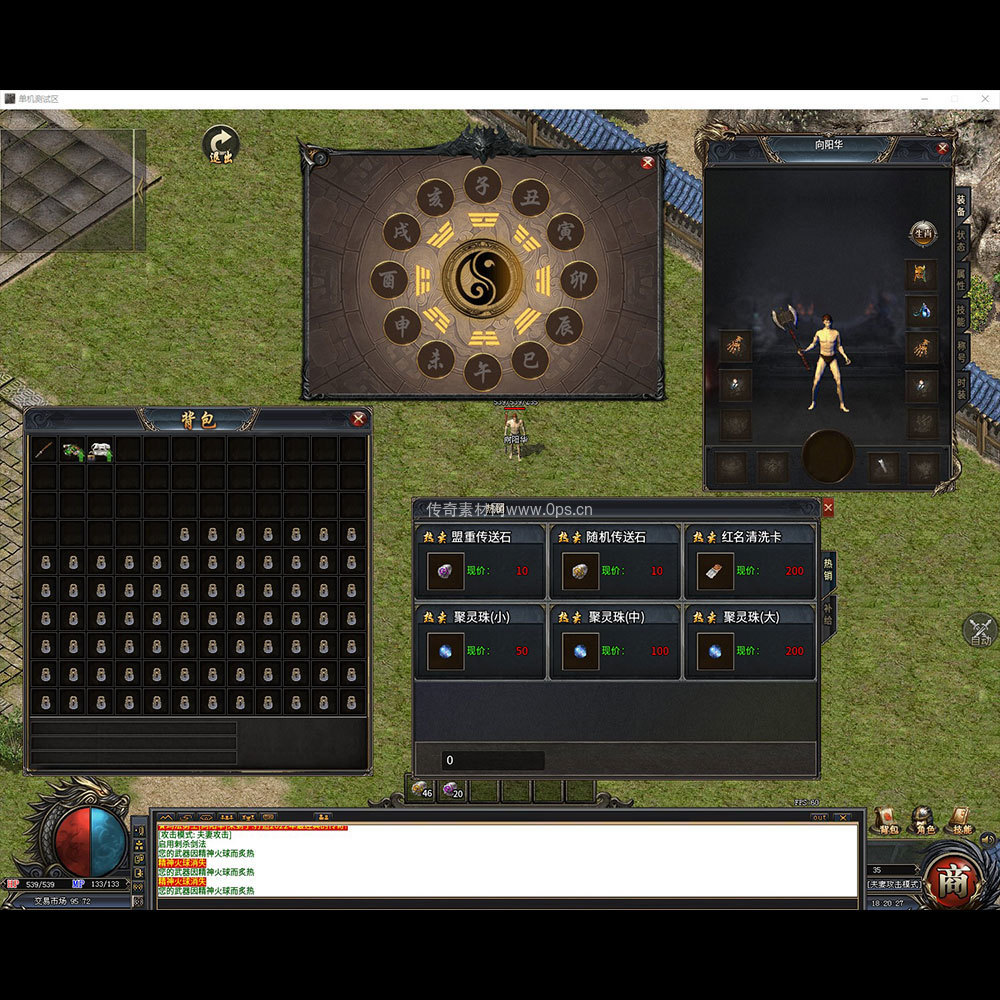Close the item shop panel
Screen dimensions: 1000x1000
827,508
